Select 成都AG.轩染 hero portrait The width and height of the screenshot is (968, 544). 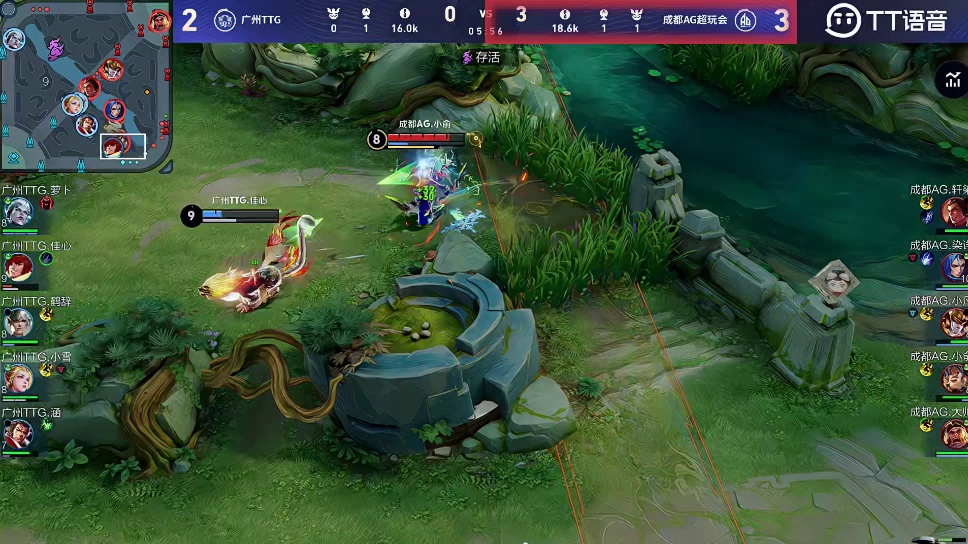[x=953, y=211]
